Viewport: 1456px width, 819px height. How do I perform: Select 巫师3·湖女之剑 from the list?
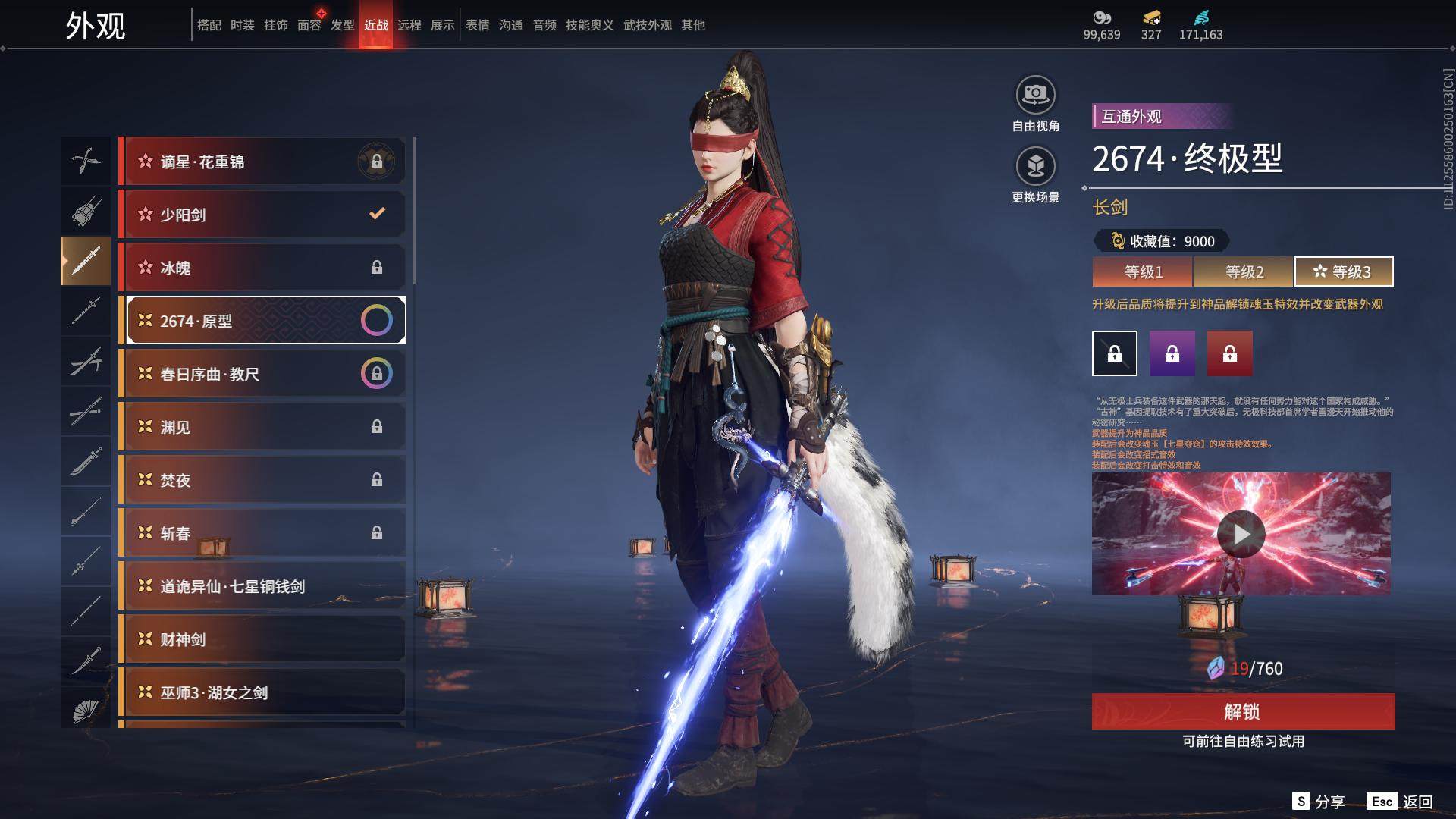(x=262, y=692)
